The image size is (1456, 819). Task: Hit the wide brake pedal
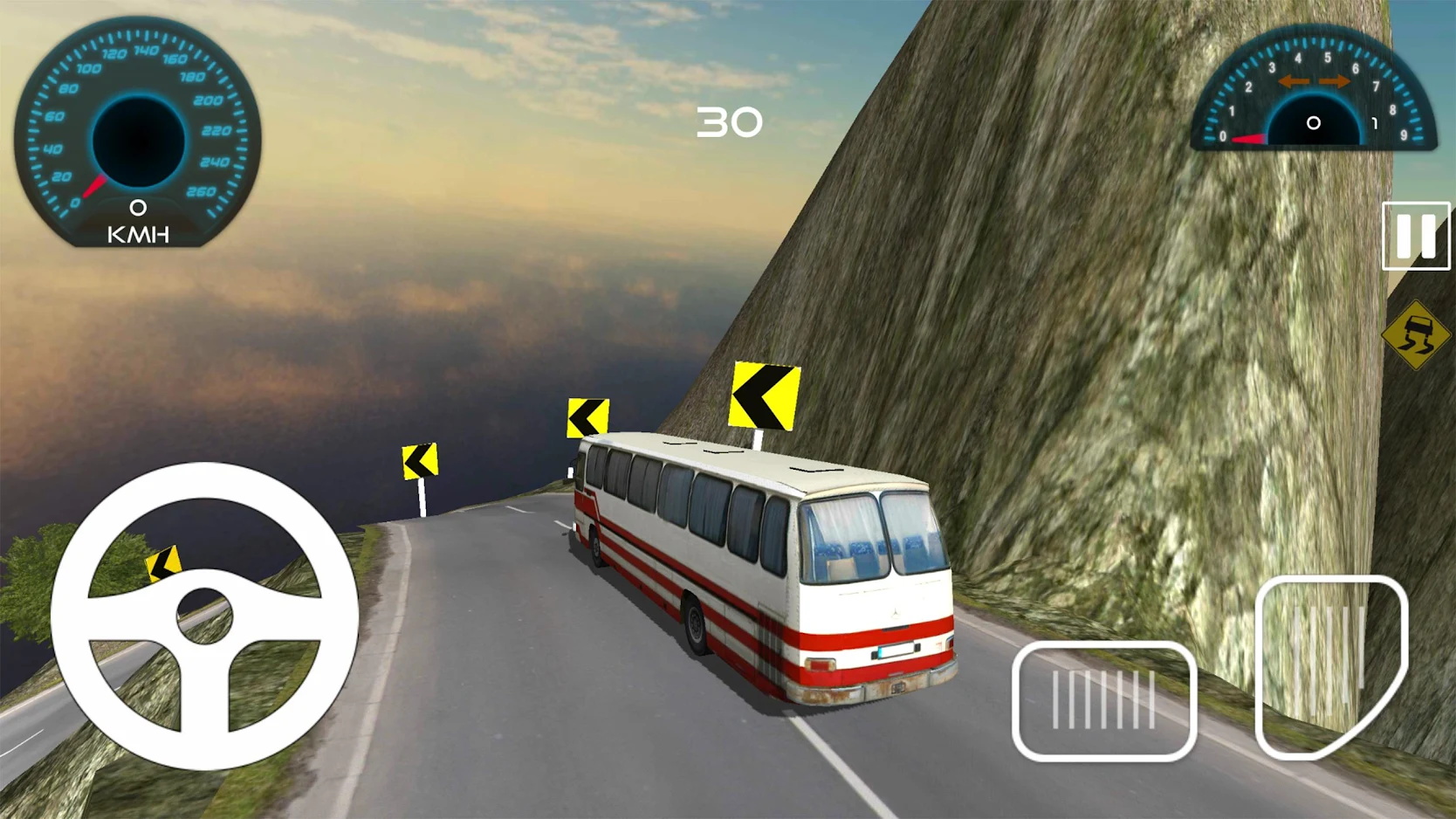click(1103, 700)
